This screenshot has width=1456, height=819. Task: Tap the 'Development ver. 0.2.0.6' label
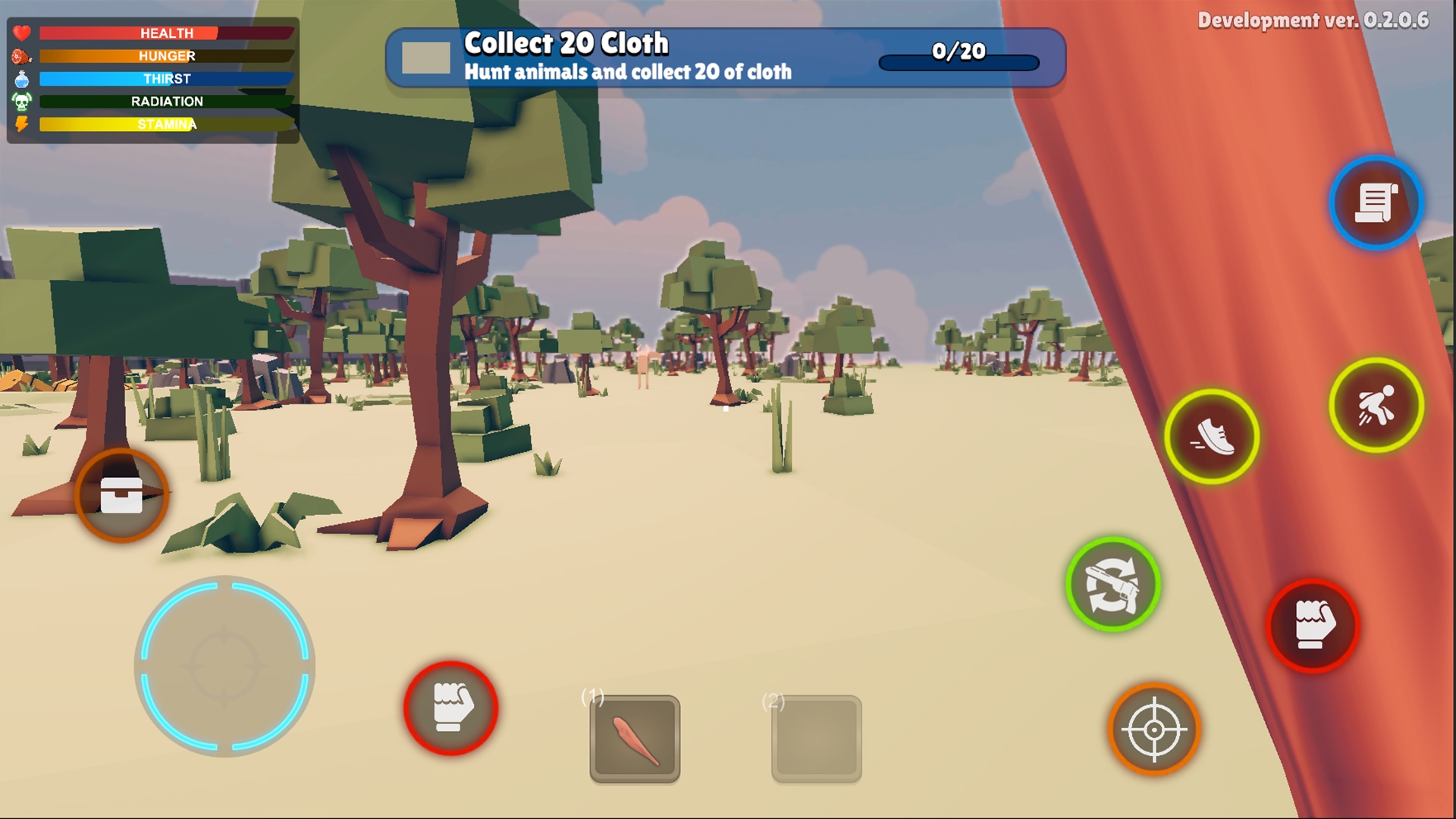pyautogui.click(x=1323, y=20)
